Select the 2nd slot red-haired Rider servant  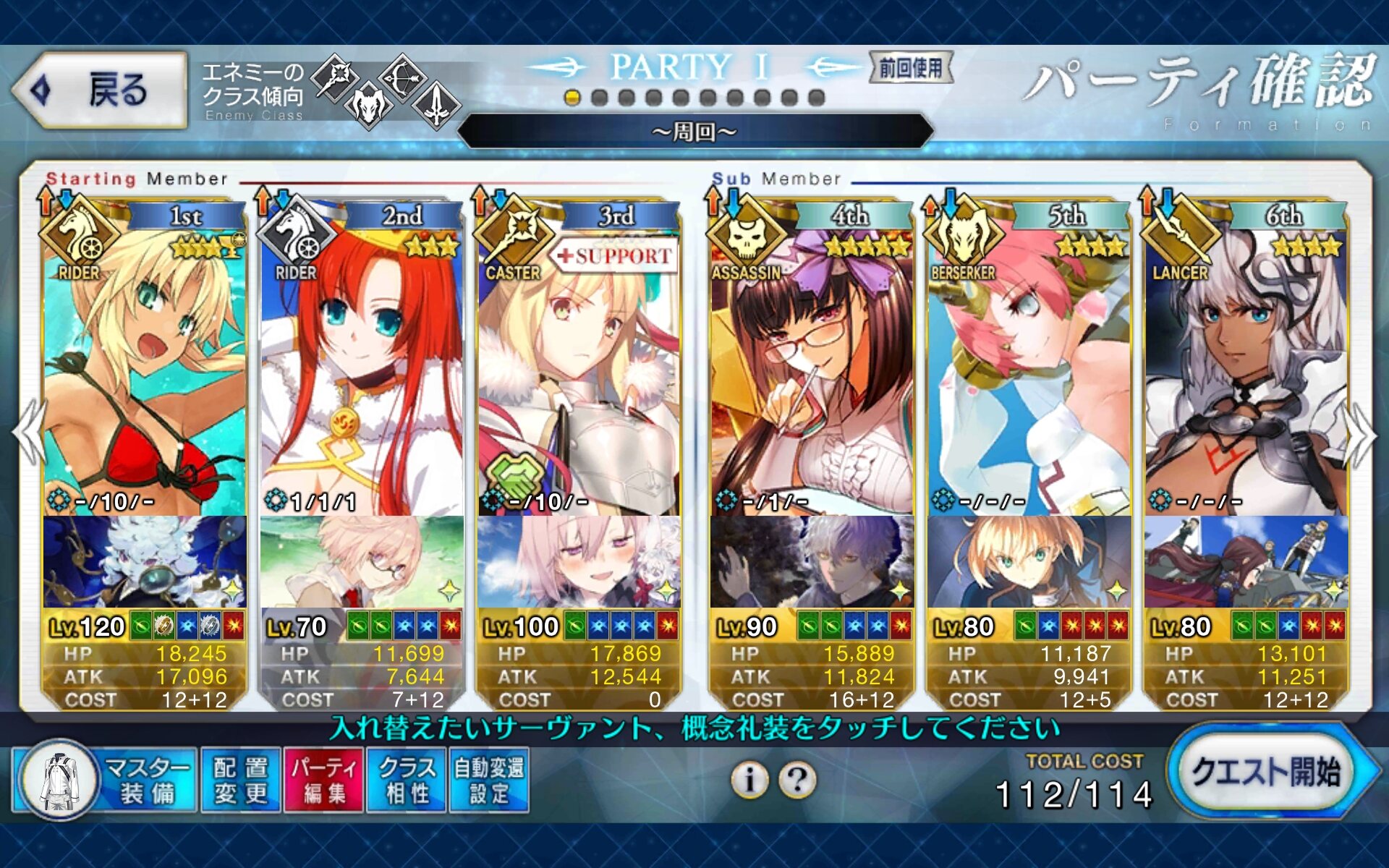[362, 362]
